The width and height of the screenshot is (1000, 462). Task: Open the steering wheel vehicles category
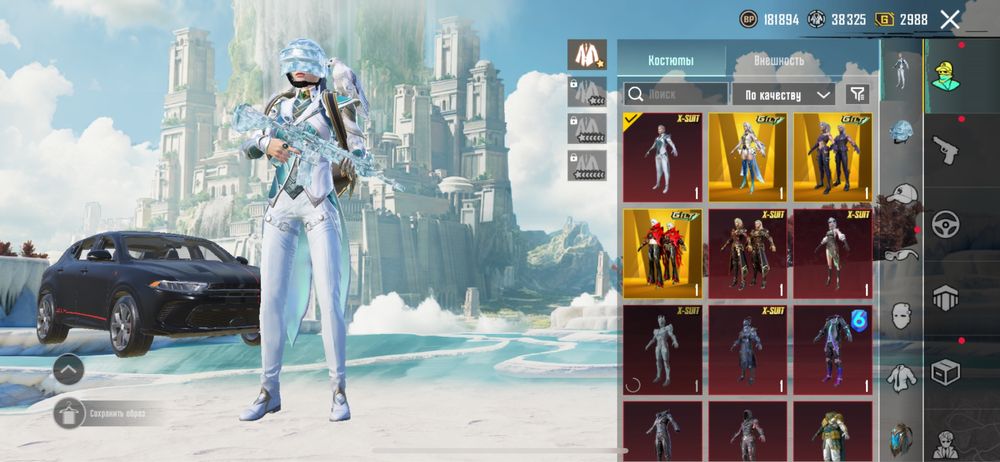coord(946,223)
